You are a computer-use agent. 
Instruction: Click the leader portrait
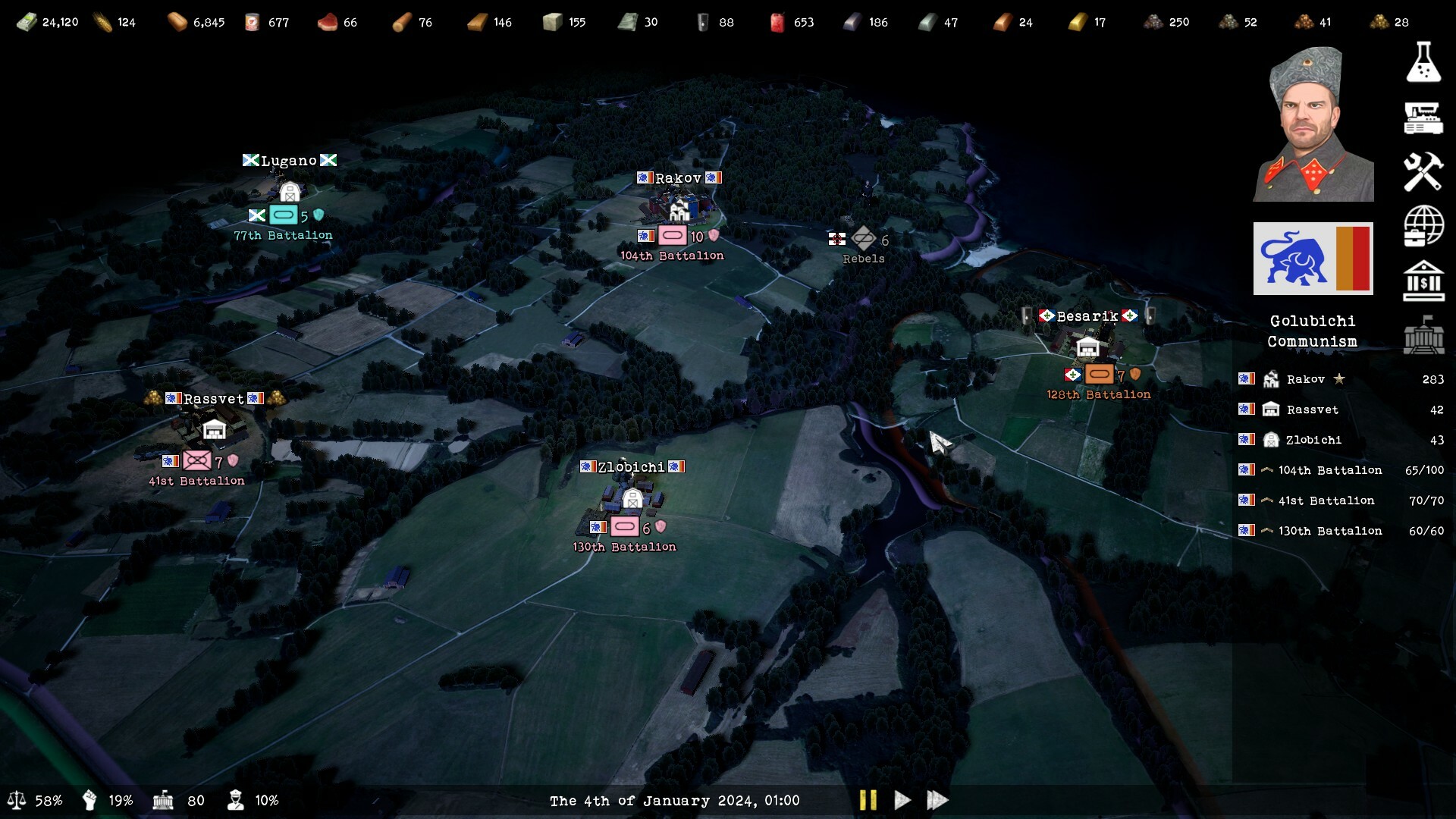tap(1313, 125)
